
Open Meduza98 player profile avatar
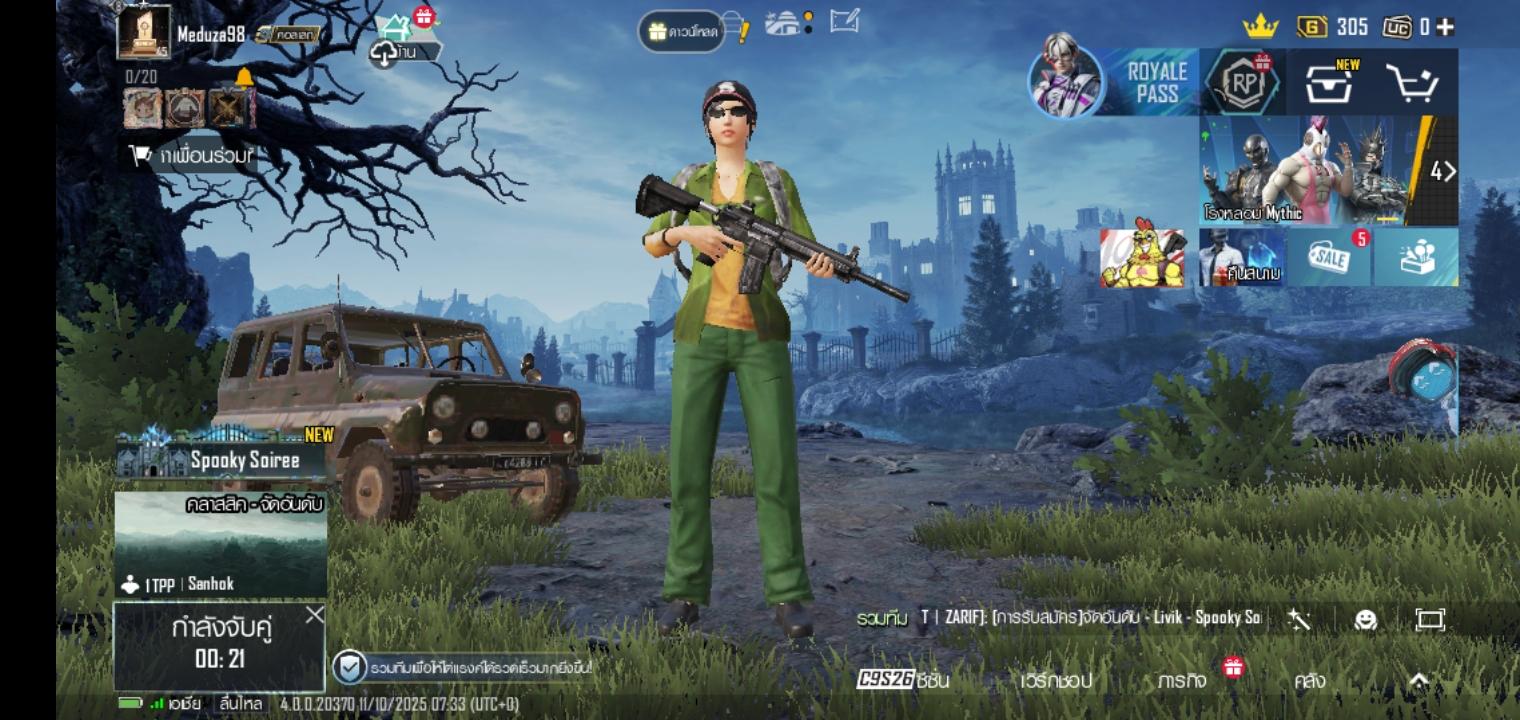coord(144,32)
